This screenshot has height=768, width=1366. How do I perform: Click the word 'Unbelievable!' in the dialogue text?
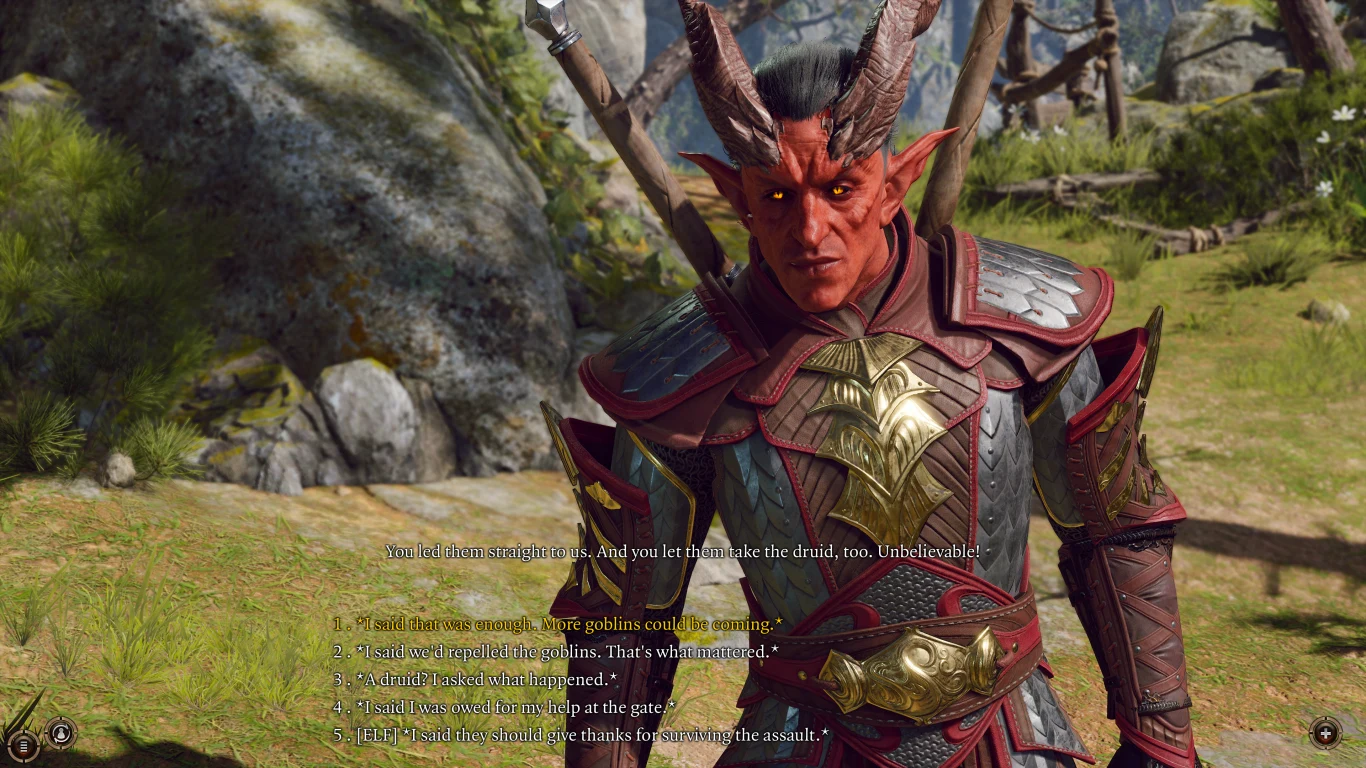point(930,550)
